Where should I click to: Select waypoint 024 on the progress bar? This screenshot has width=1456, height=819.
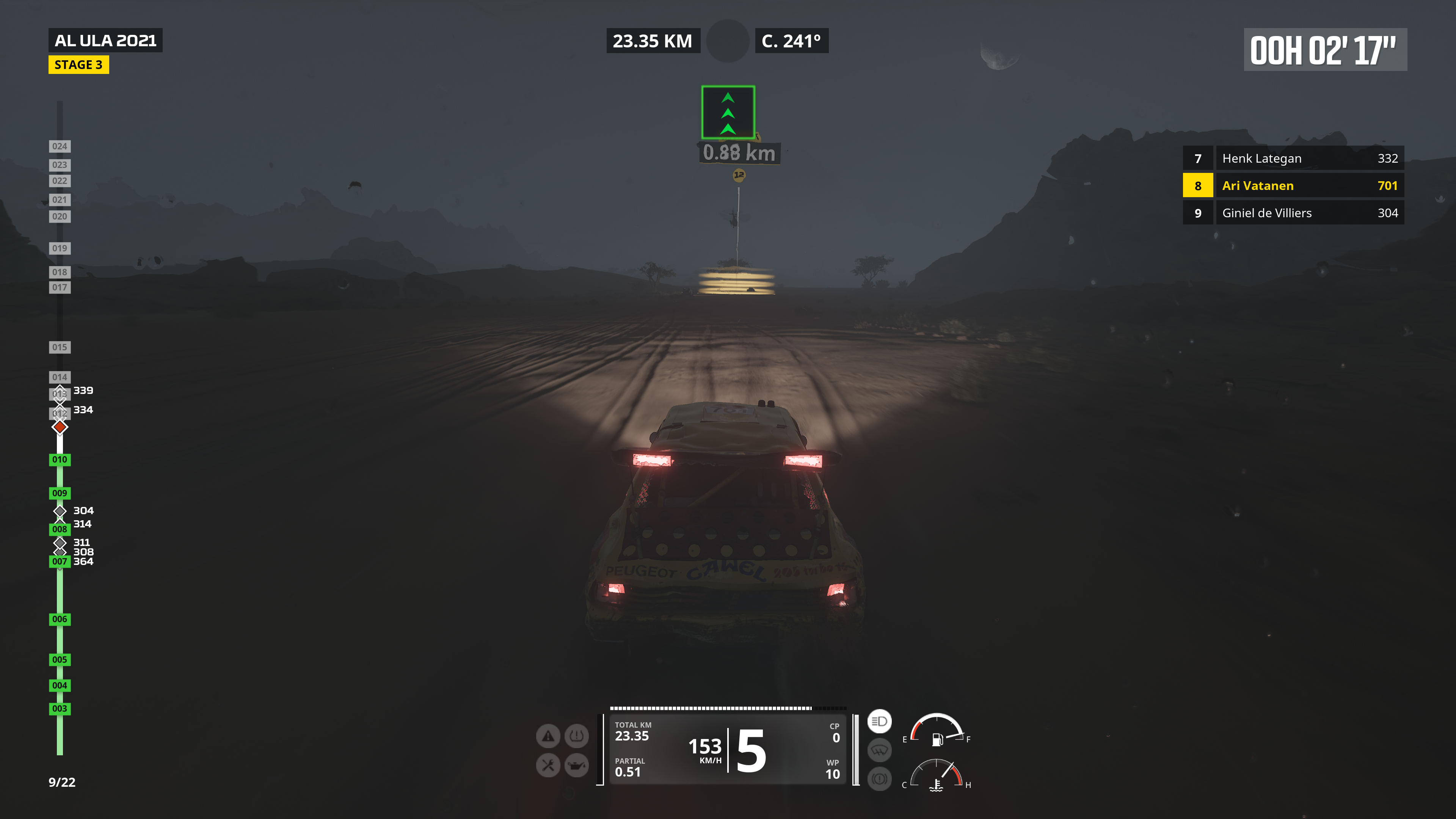[60, 146]
